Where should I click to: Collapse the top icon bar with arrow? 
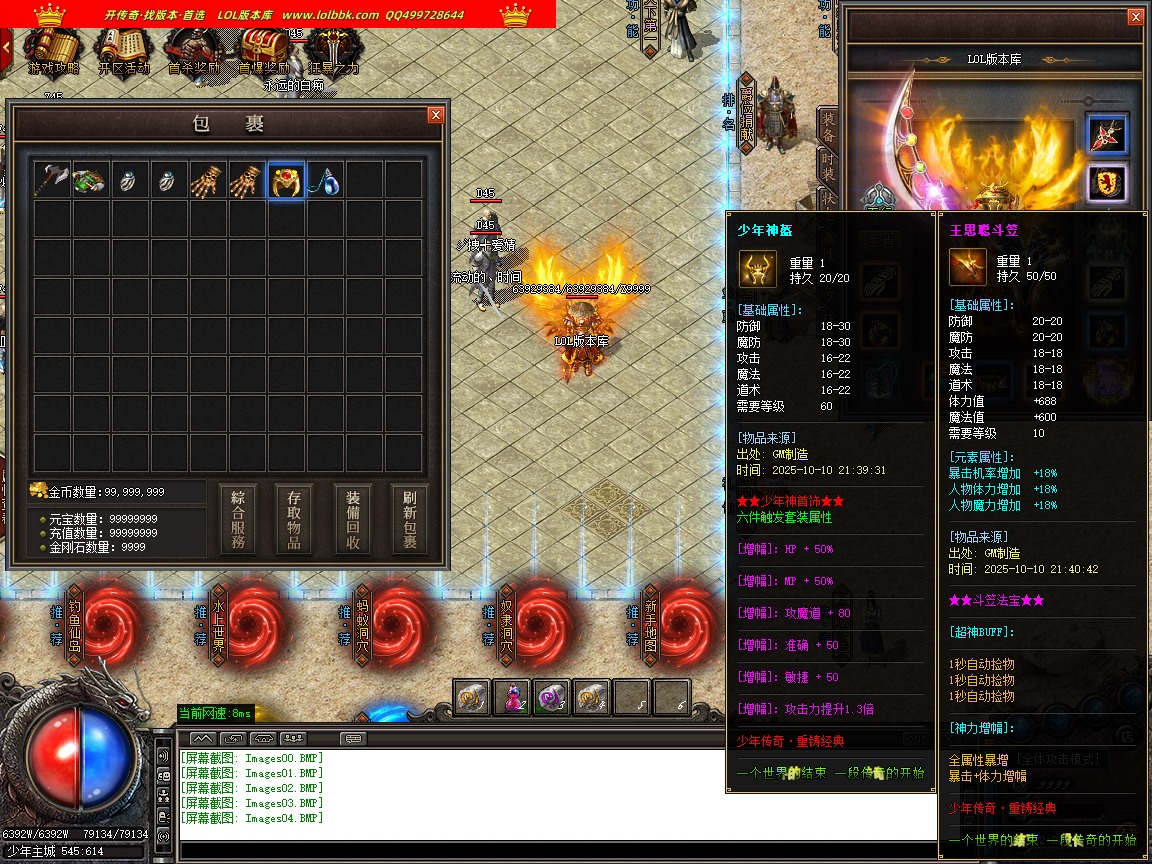[6, 45]
